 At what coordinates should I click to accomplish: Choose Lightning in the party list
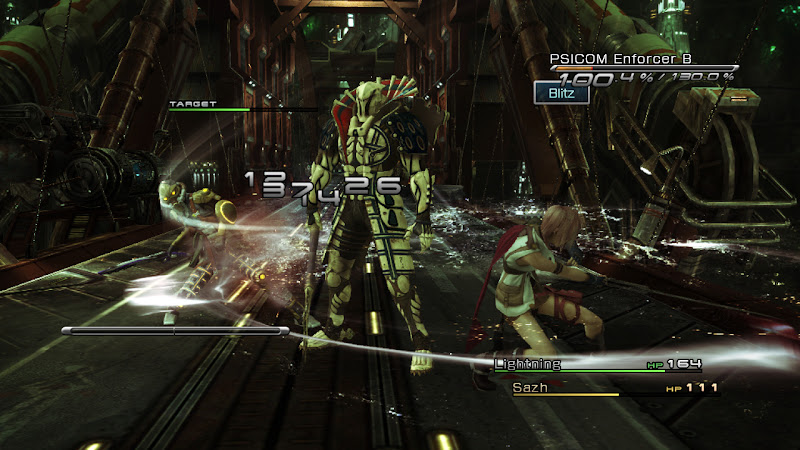[x=527, y=365]
